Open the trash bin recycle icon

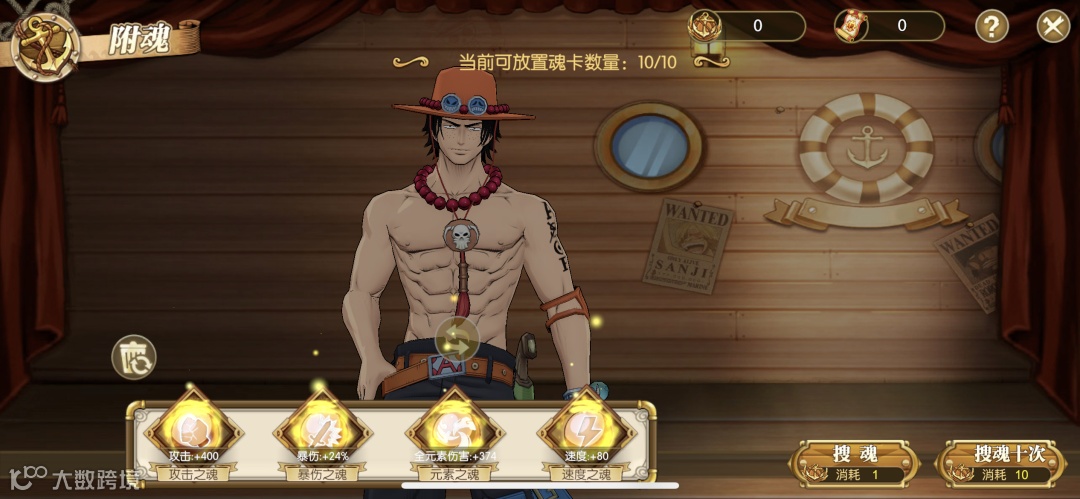(x=133, y=357)
